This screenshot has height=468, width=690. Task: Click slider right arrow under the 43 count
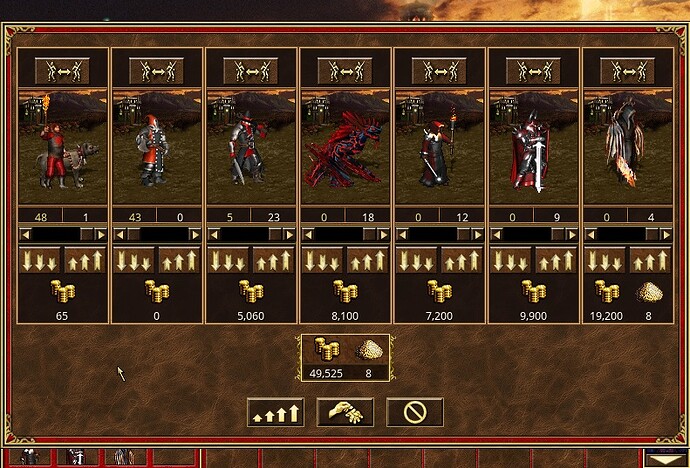[x=194, y=234]
